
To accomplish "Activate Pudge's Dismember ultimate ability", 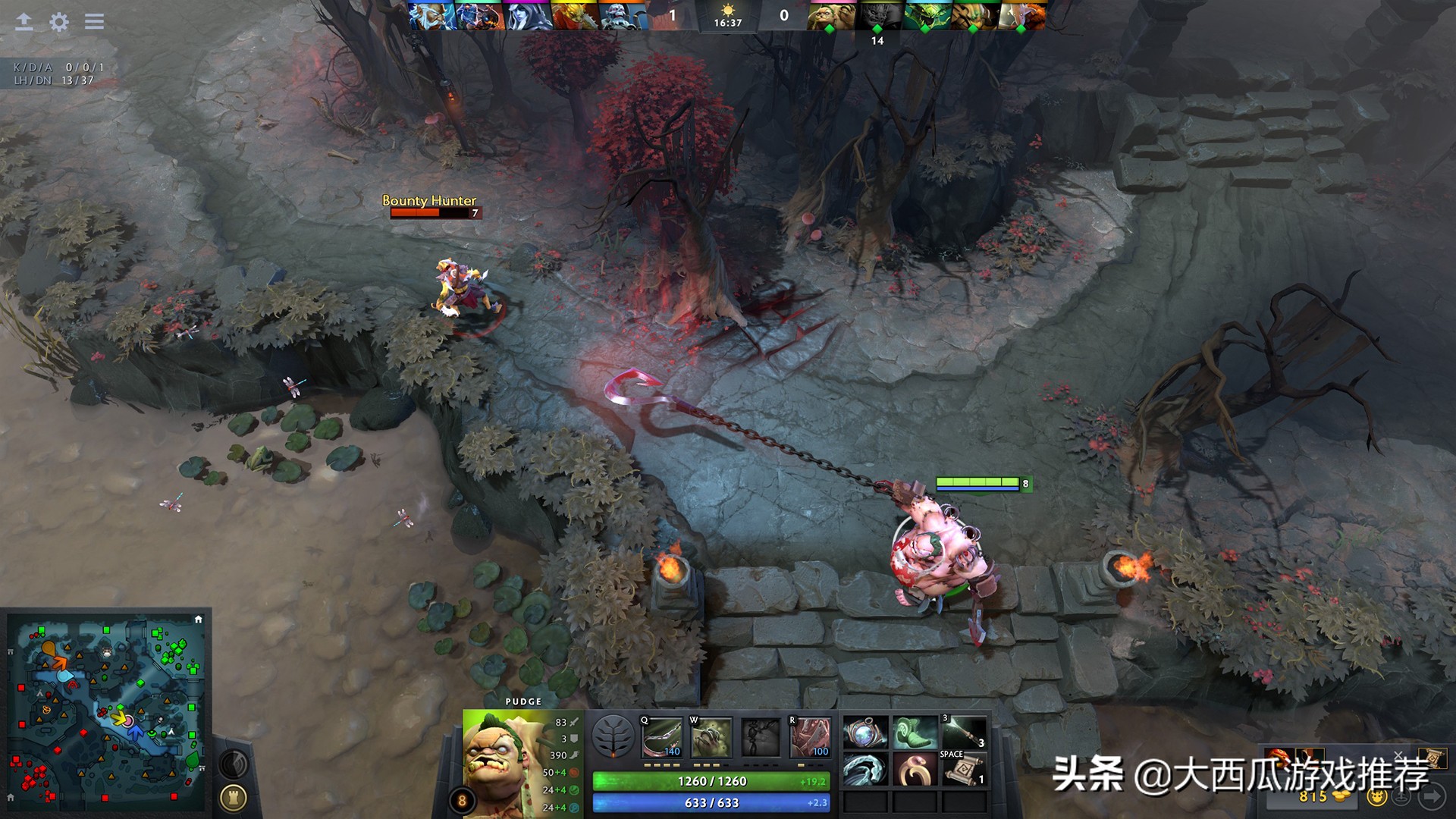I will click(810, 737).
